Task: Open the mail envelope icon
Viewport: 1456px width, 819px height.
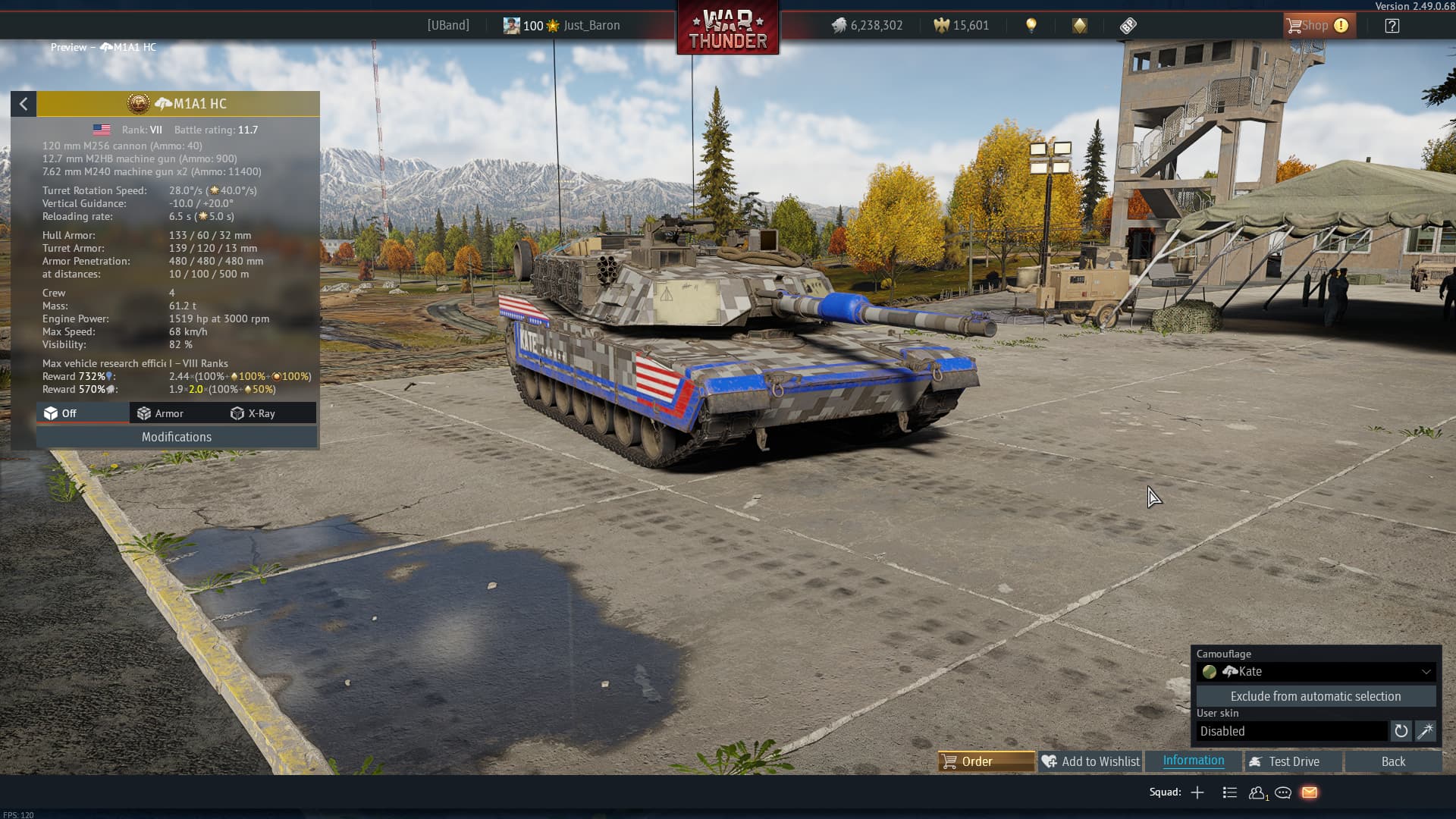Action: point(1310,792)
